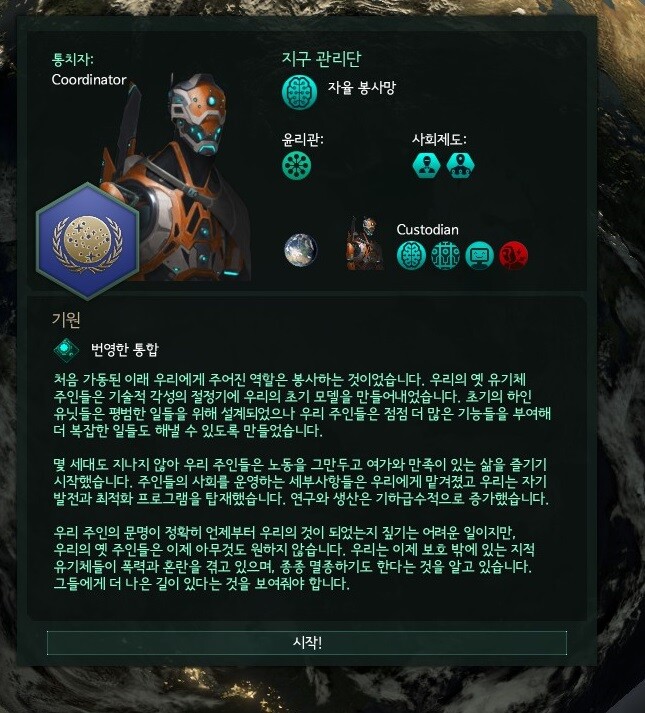Click the 시작! start button
The image size is (645, 713).
pyautogui.click(x=307, y=643)
